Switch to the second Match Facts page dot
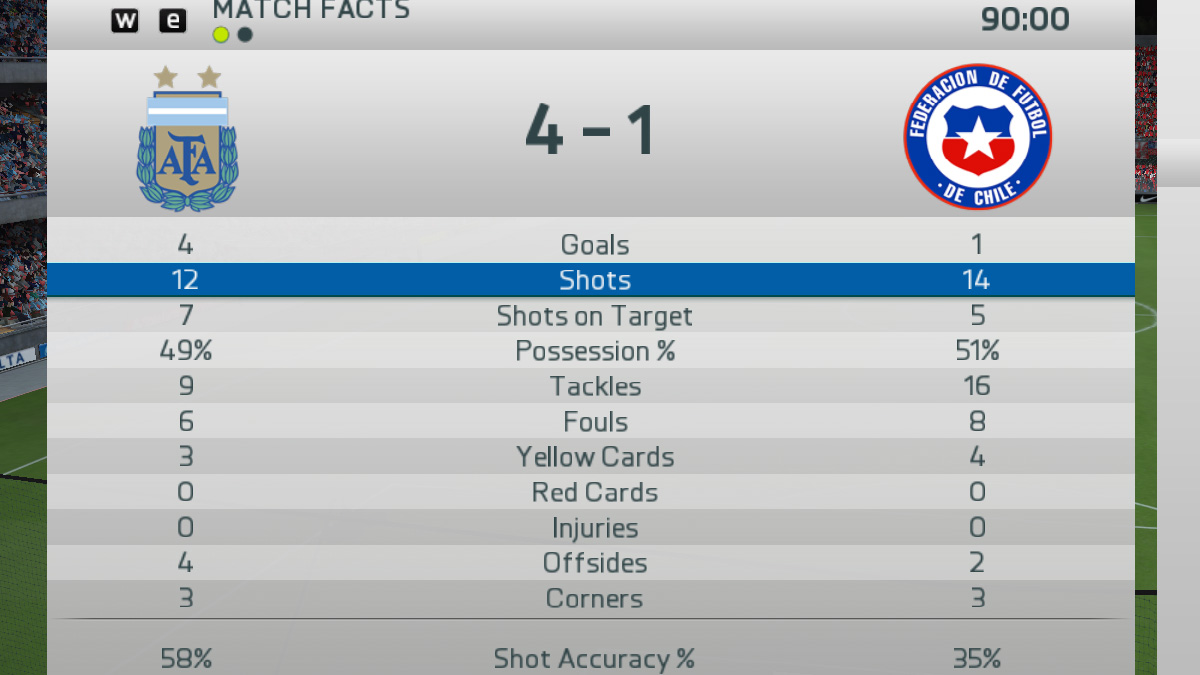Screen dimensions: 1200x675 pyautogui.click(x=245, y=35)
